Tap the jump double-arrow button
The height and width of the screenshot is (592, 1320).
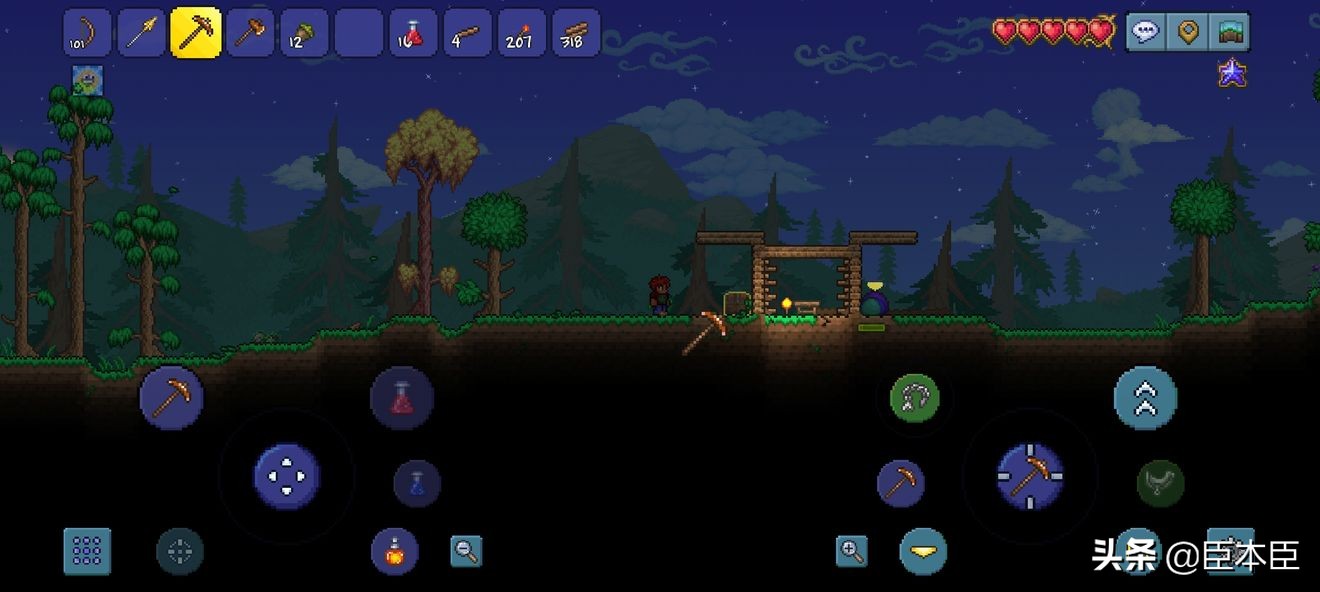pyautogui.click(x=1145, y=398)
